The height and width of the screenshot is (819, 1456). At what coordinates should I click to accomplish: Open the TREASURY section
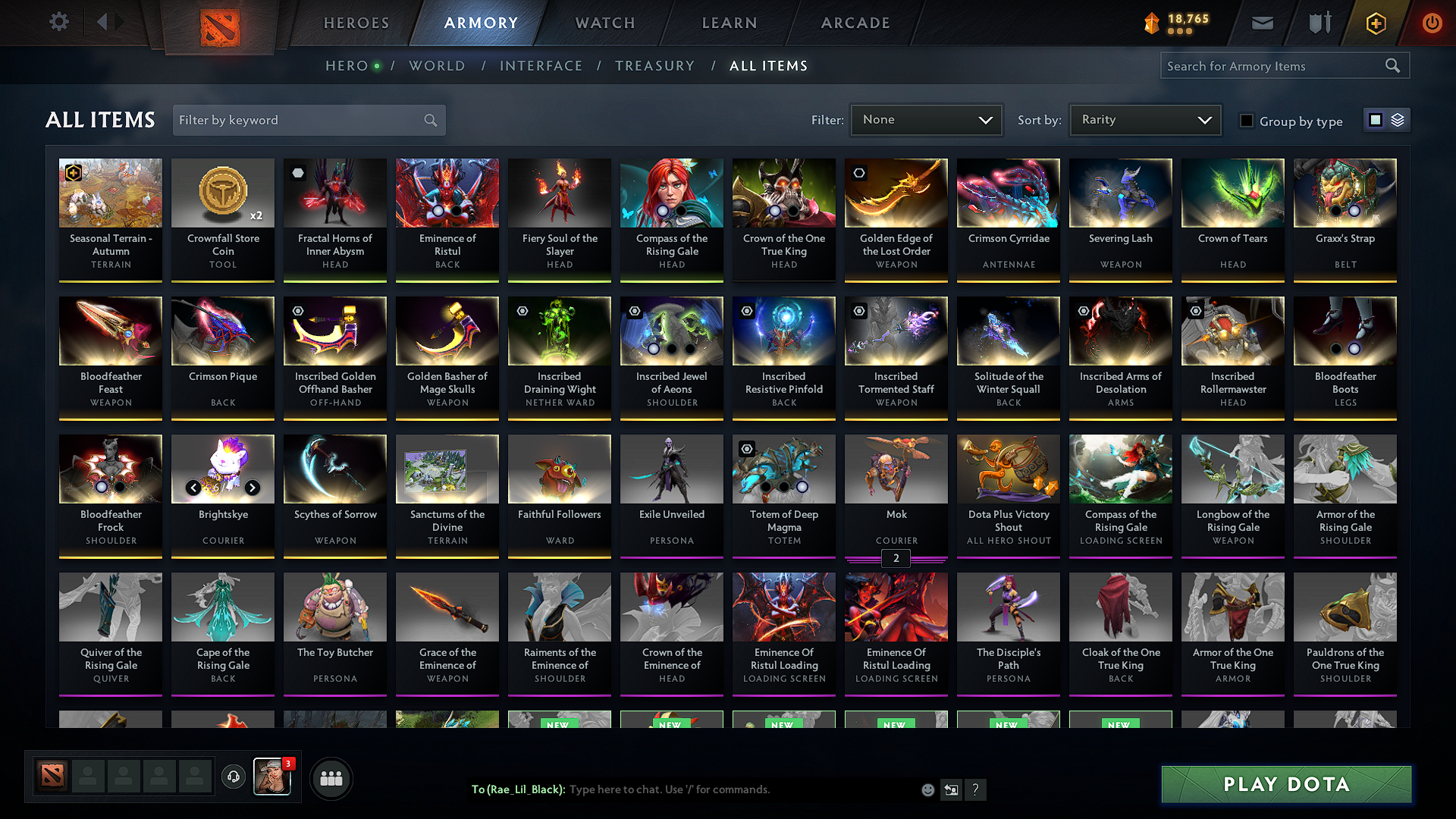pyautogui.click(x=654, y=66)
